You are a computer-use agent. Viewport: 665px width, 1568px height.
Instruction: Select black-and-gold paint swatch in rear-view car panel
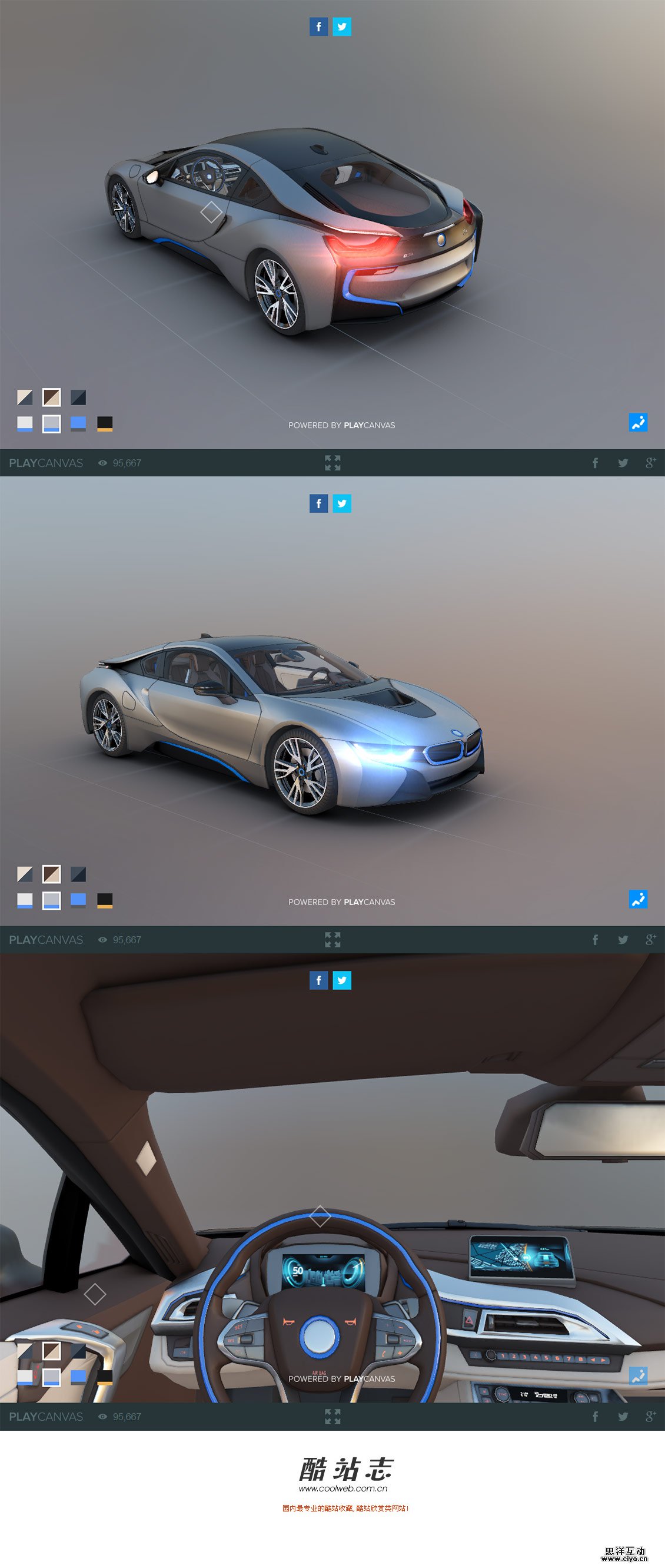tap(105, 424)
